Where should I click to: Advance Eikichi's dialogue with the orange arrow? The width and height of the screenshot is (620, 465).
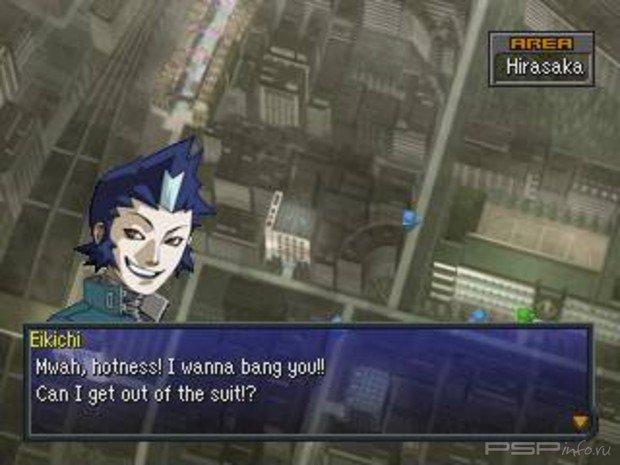point(578,421)
